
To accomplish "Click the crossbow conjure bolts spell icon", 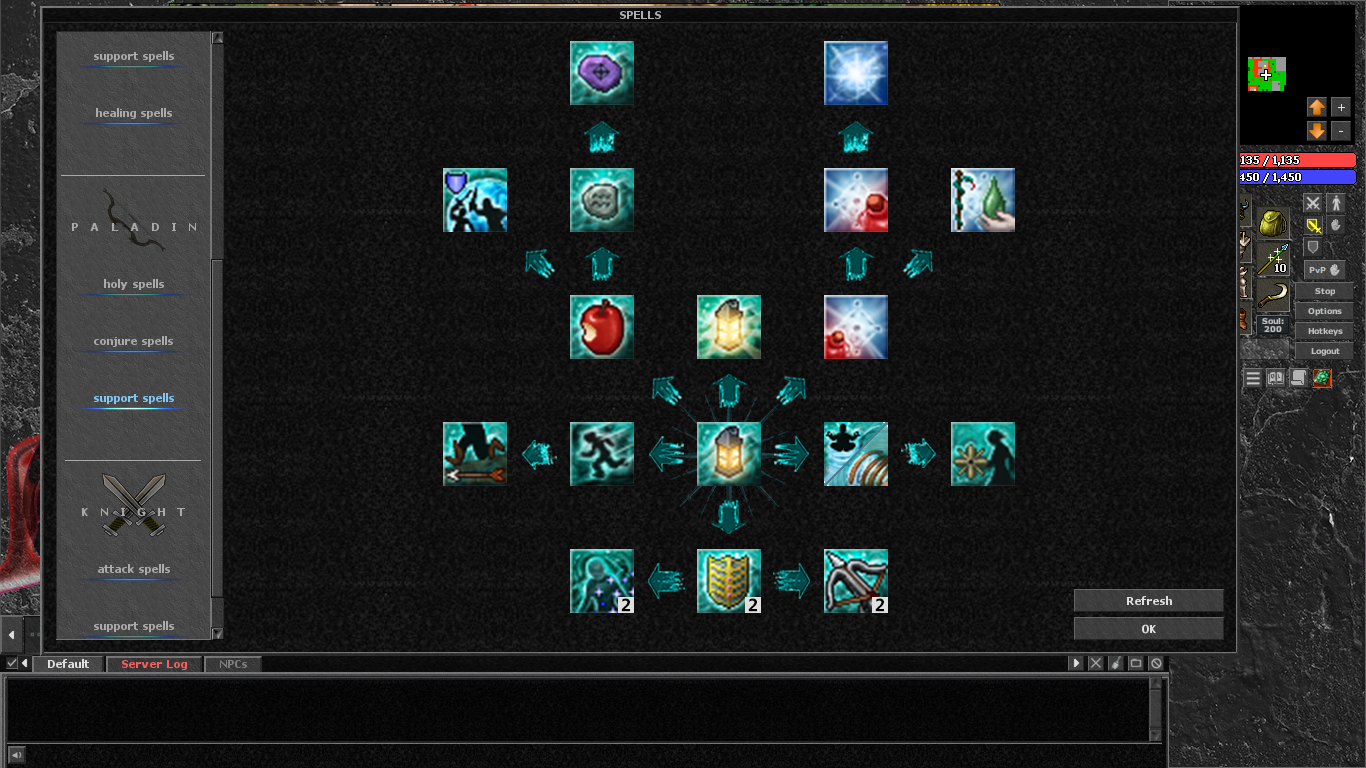I will coord(855,580).
